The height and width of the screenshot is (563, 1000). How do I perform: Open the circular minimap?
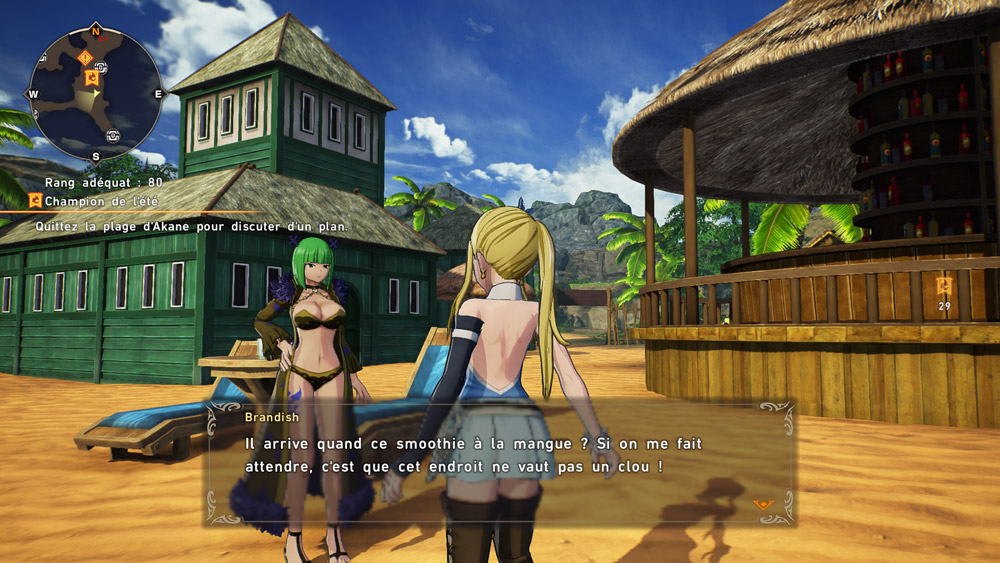click(x=96, y=93)
